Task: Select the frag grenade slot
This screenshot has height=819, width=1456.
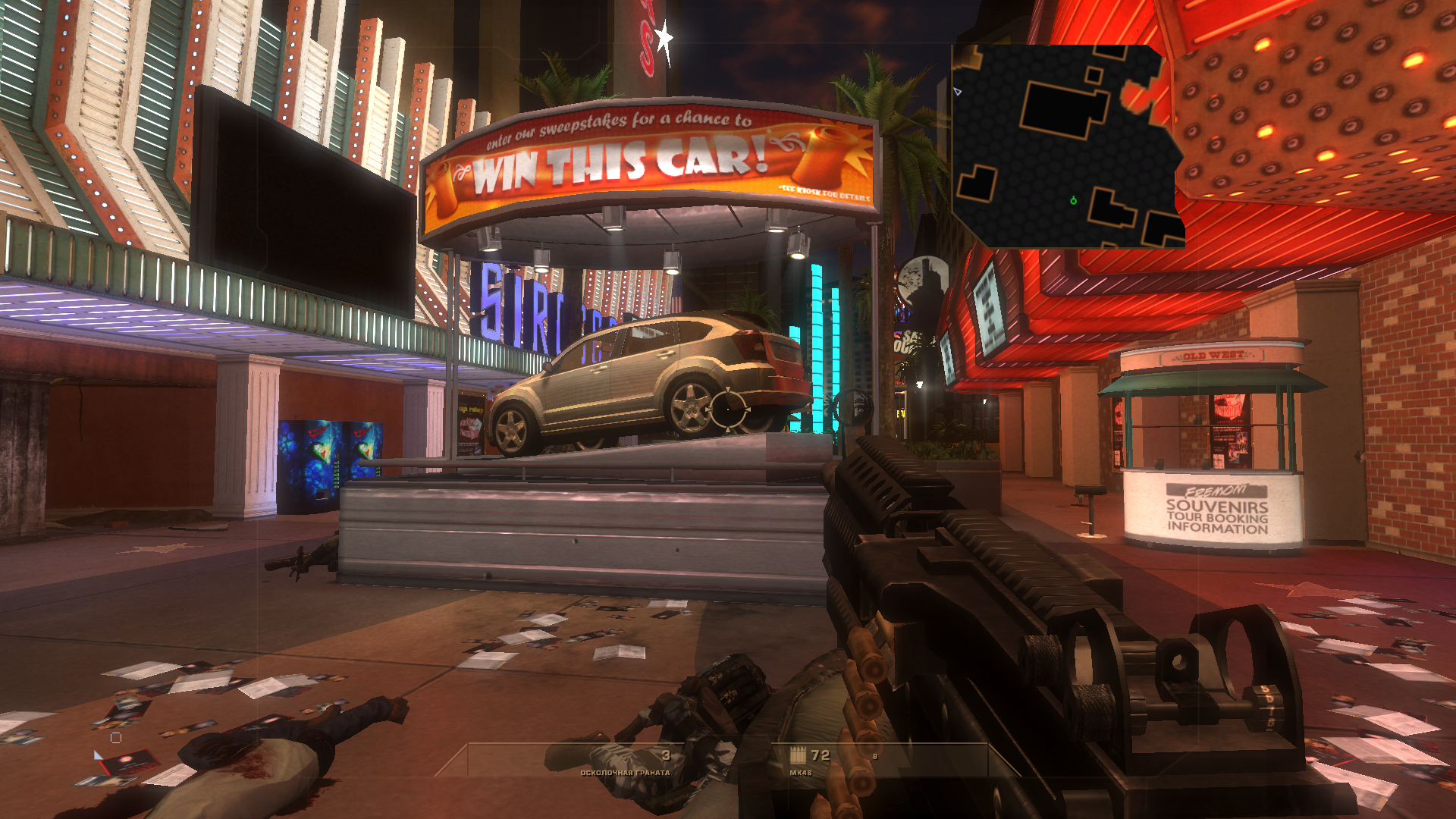Action: [x=626, y=761]
